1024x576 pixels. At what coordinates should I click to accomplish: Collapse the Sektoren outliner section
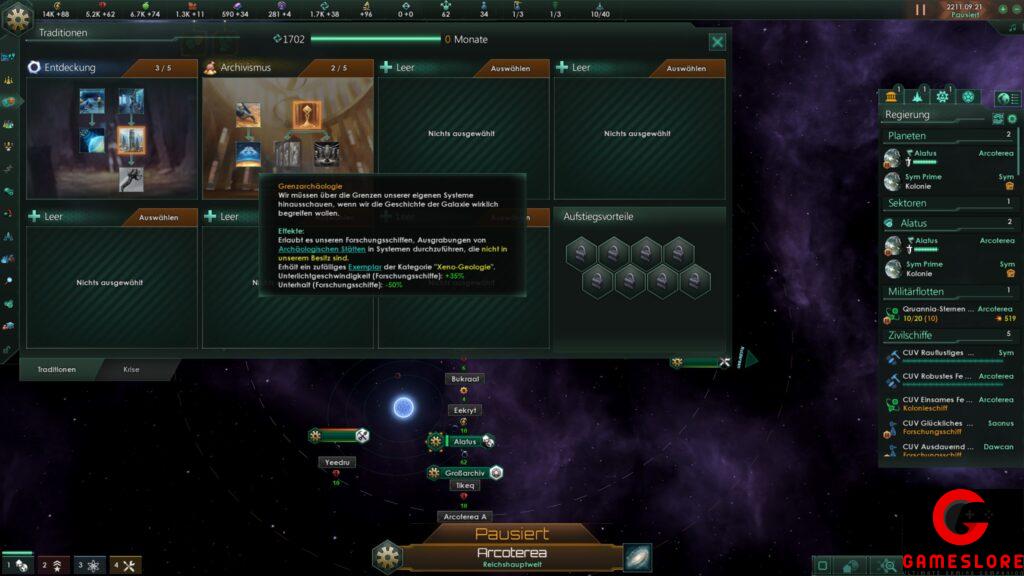pyautogui.click(x=948, y=203)
